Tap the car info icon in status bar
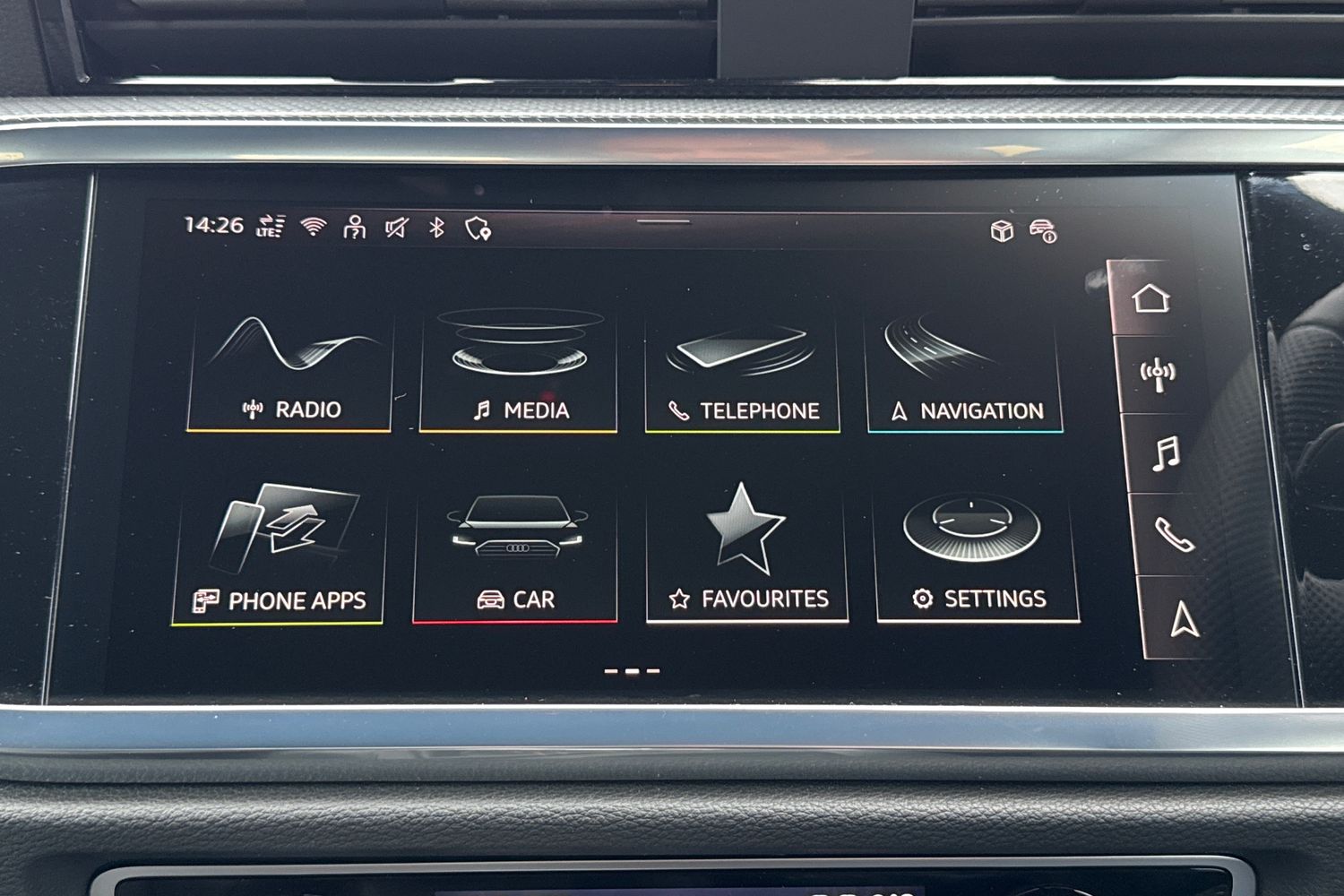This screenshot has height=896, width=1344. [1043, 231]
